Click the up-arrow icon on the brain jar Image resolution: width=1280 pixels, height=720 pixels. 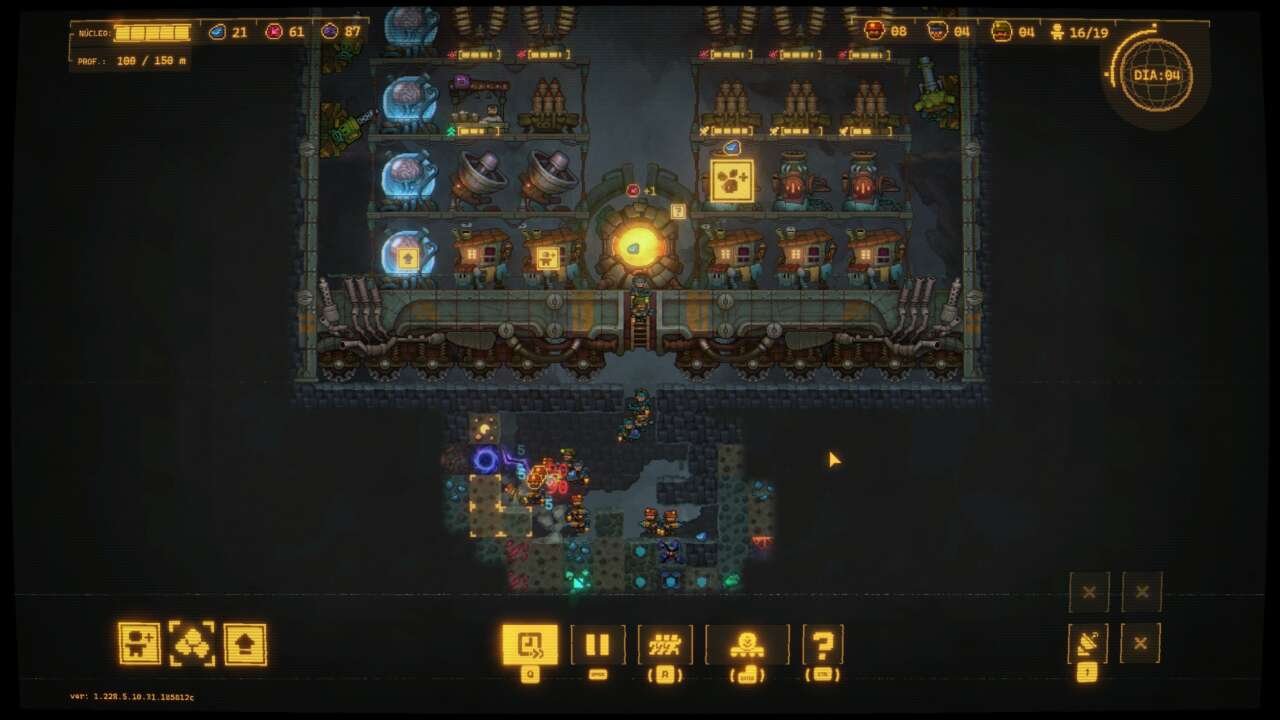tap(407, 258)
